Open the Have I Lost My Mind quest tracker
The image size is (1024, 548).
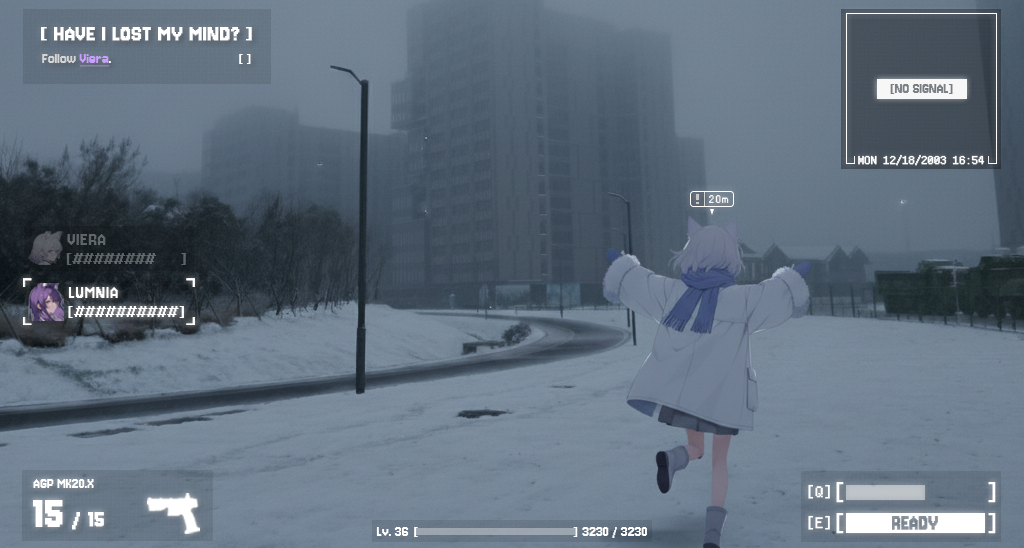[x=146, y=34]
